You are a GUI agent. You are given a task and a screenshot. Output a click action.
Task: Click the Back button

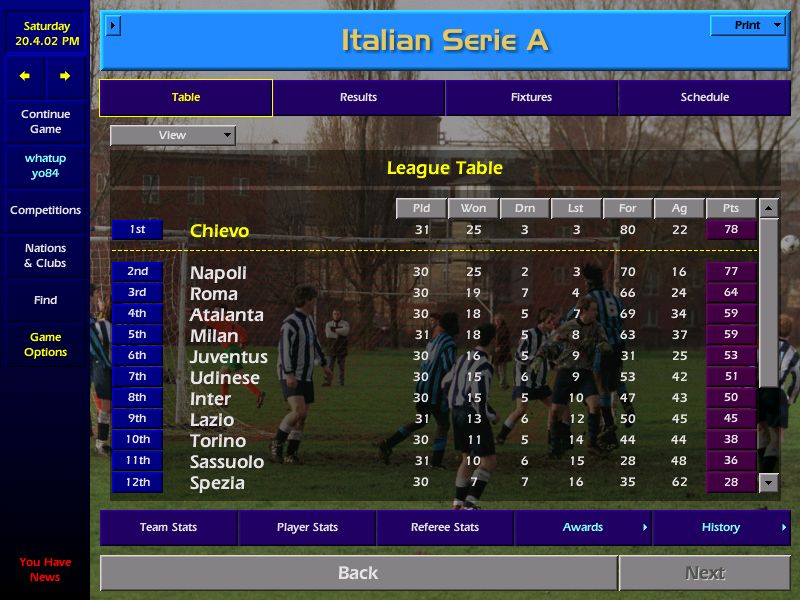click(358, 573)
